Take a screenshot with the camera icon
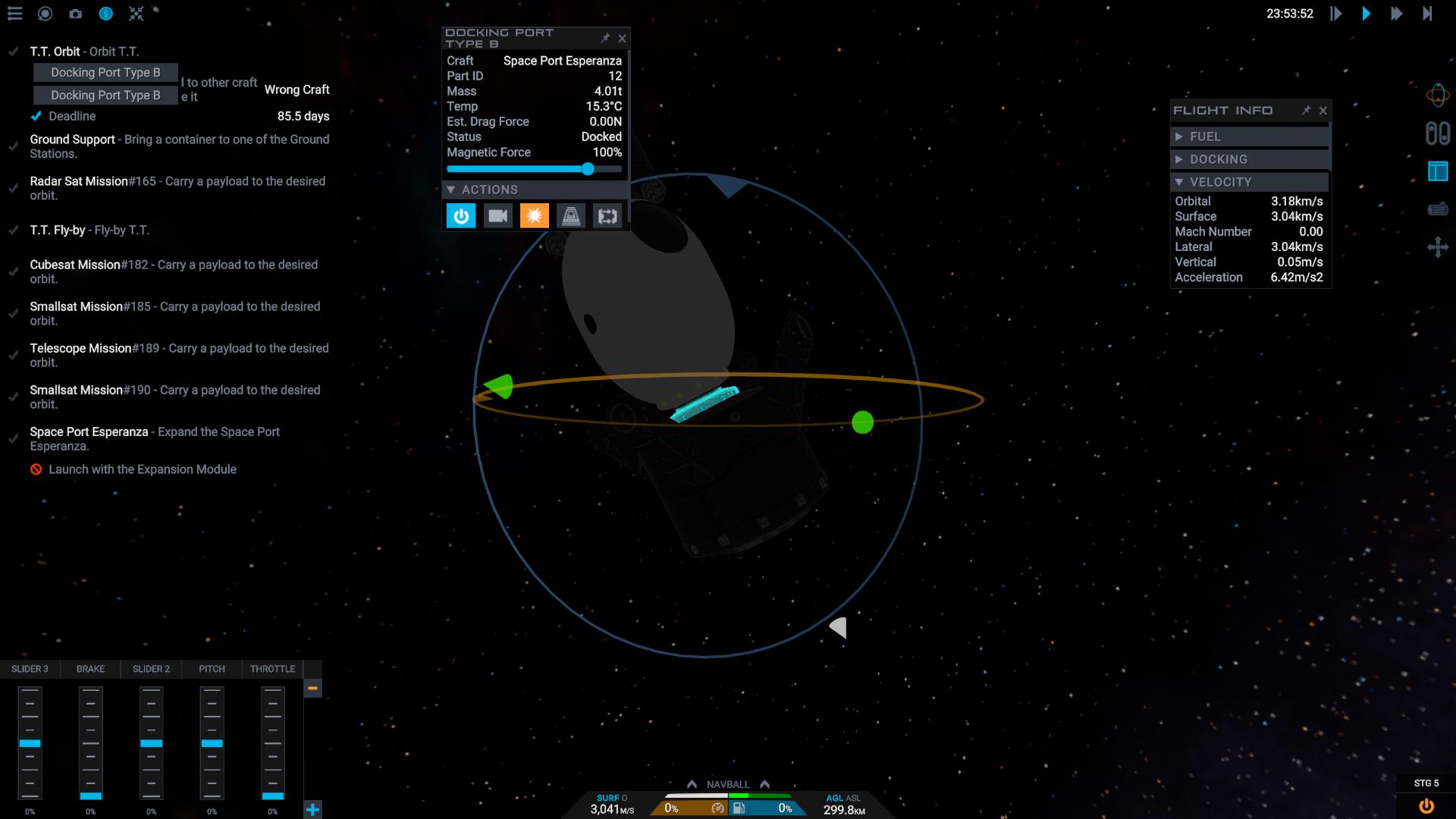1456x819 pixels. 75,14
